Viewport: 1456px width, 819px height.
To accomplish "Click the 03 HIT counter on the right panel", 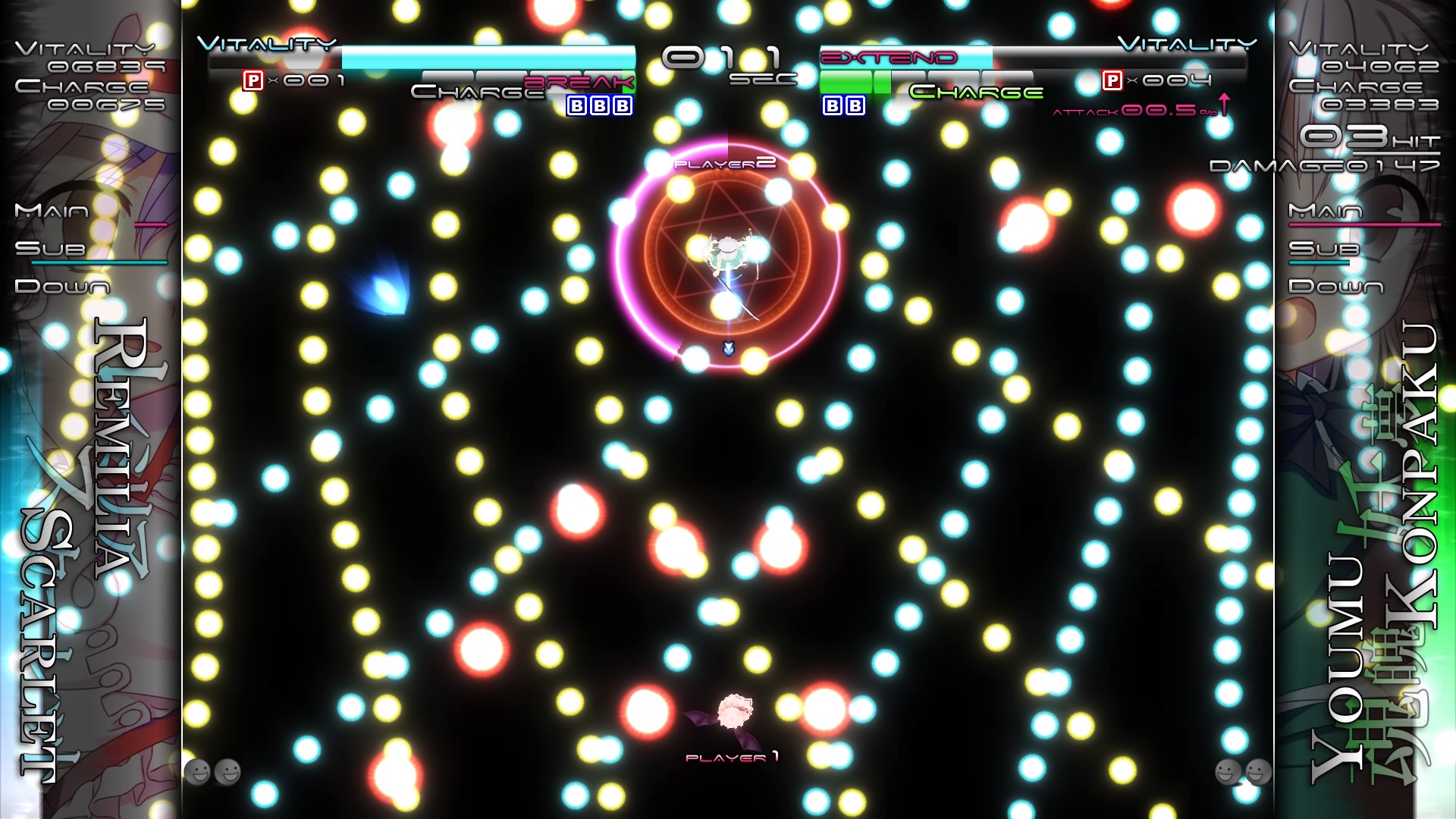I will click(x=1357, y=136).
